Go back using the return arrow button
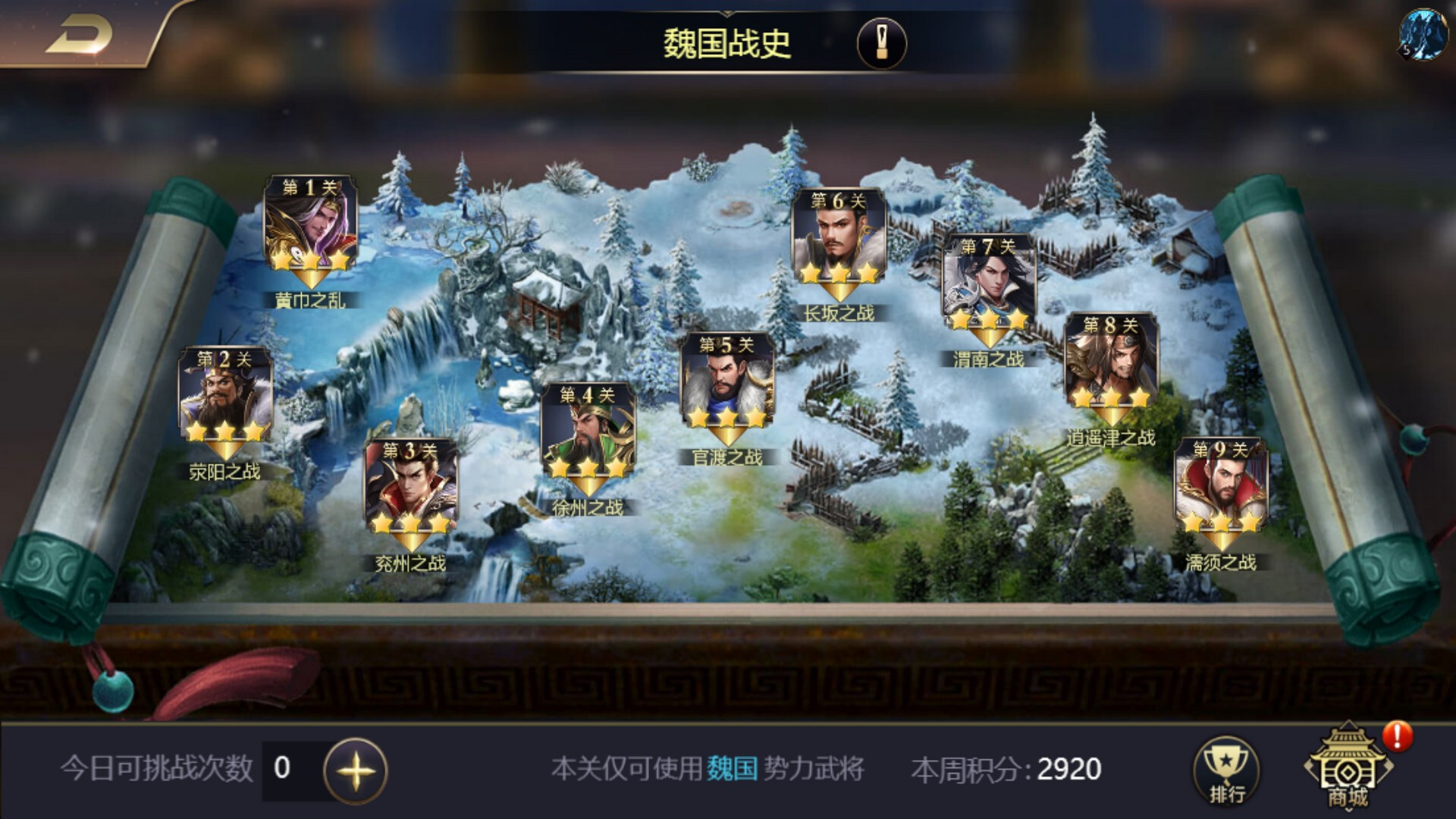1456x819 pixels. [79, 34]
